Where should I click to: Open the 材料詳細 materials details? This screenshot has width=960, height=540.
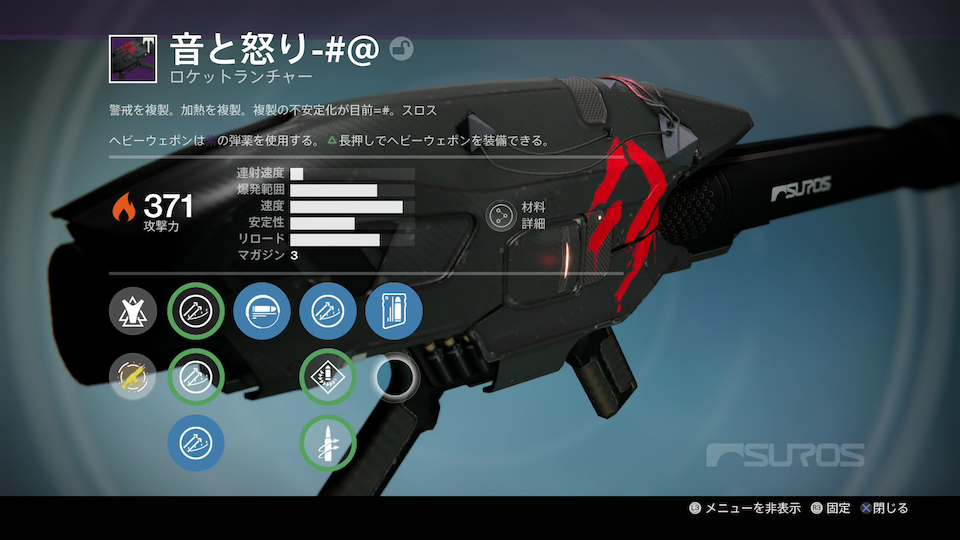tap(500, 215)
